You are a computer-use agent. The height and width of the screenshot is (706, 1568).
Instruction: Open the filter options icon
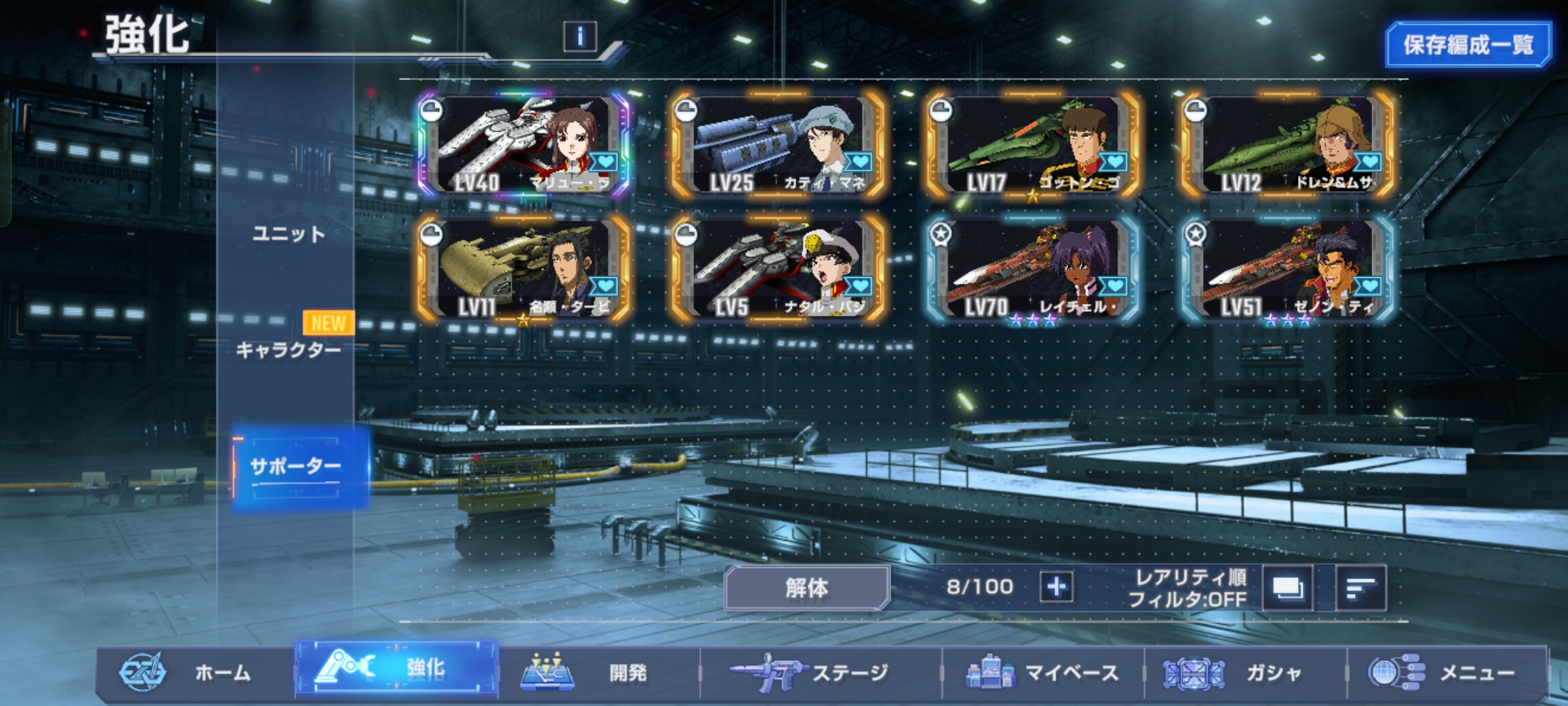click(x=1287, y=588)
